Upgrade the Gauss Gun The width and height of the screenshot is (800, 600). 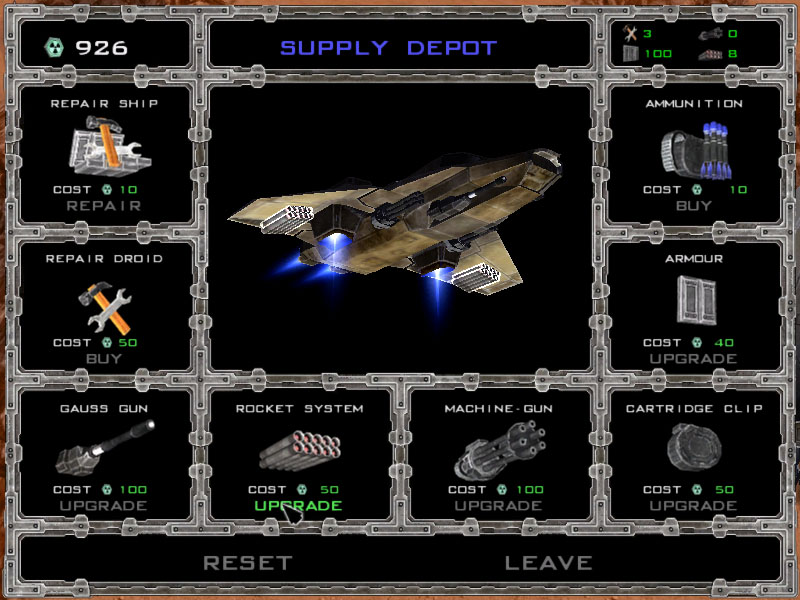(104, 506)
